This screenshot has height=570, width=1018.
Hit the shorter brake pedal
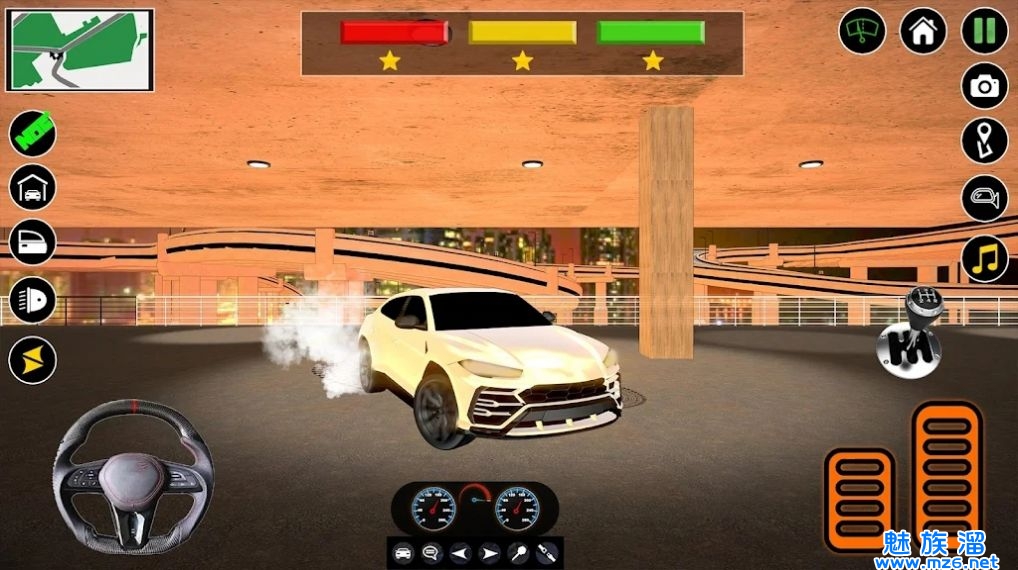(859, 499)
